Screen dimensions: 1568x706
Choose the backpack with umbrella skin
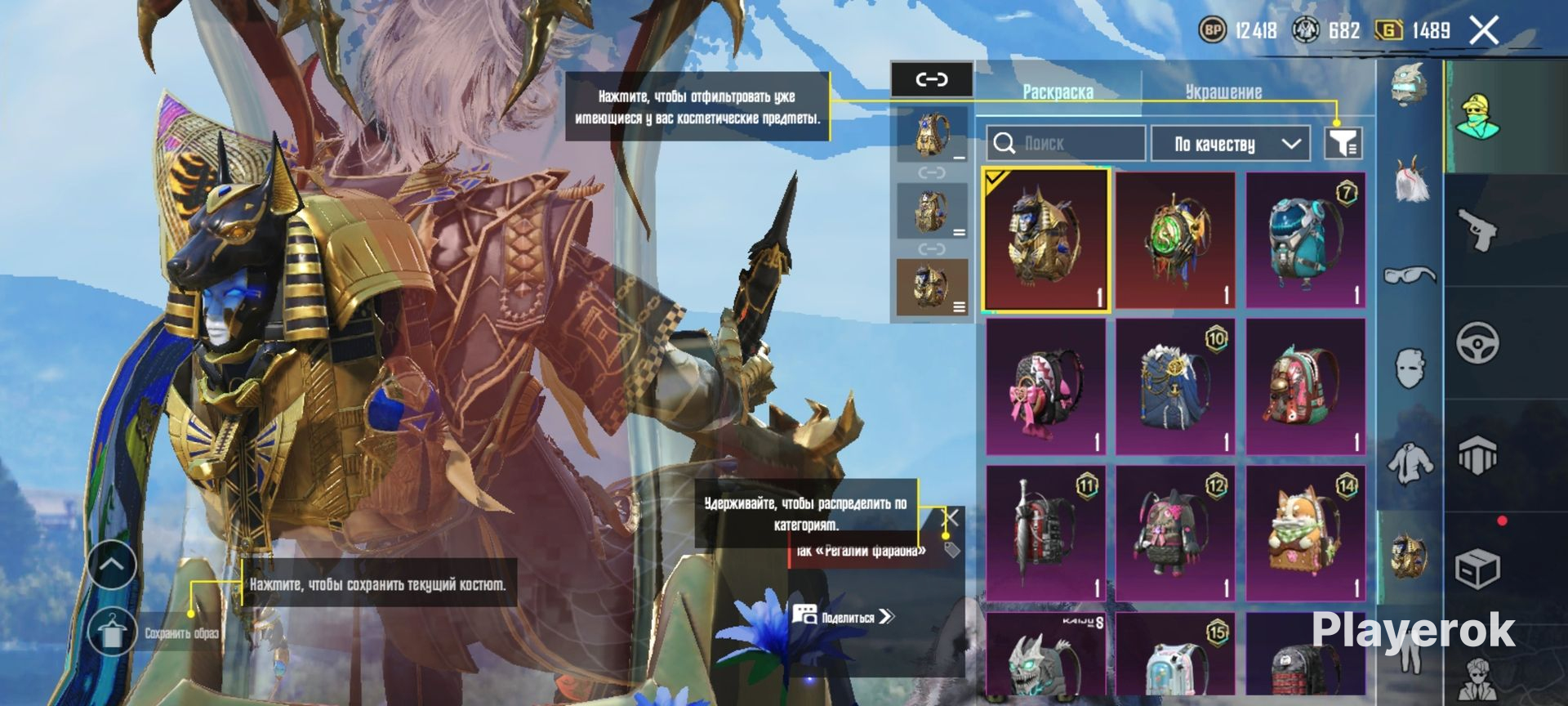[x=1045, y=533]
